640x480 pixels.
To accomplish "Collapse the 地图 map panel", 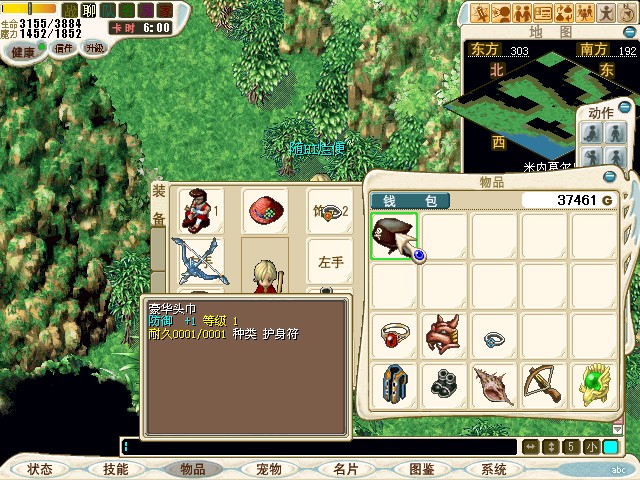I will click(x=630, y=33).
